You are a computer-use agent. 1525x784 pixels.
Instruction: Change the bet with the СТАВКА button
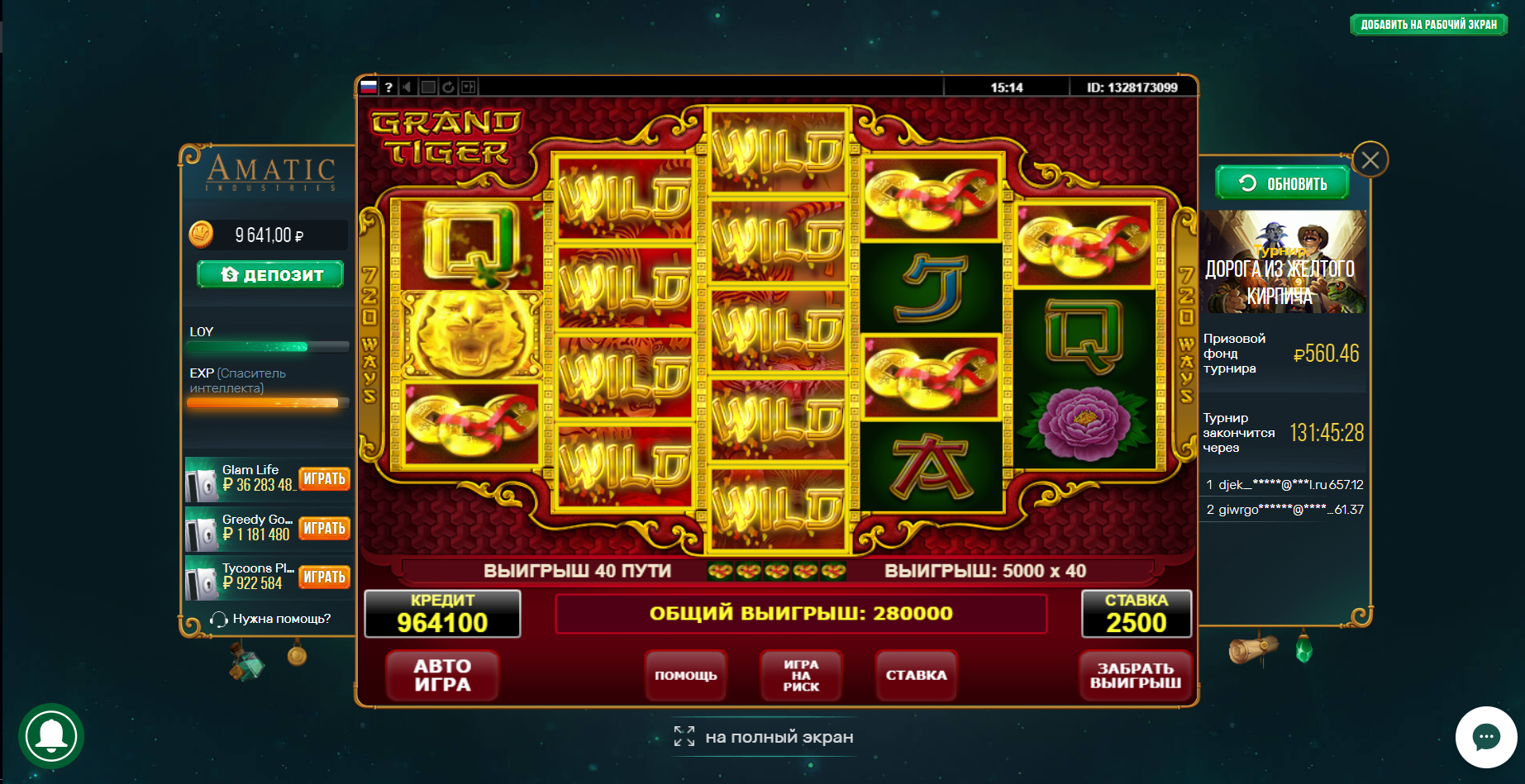(x=916, y=676)
